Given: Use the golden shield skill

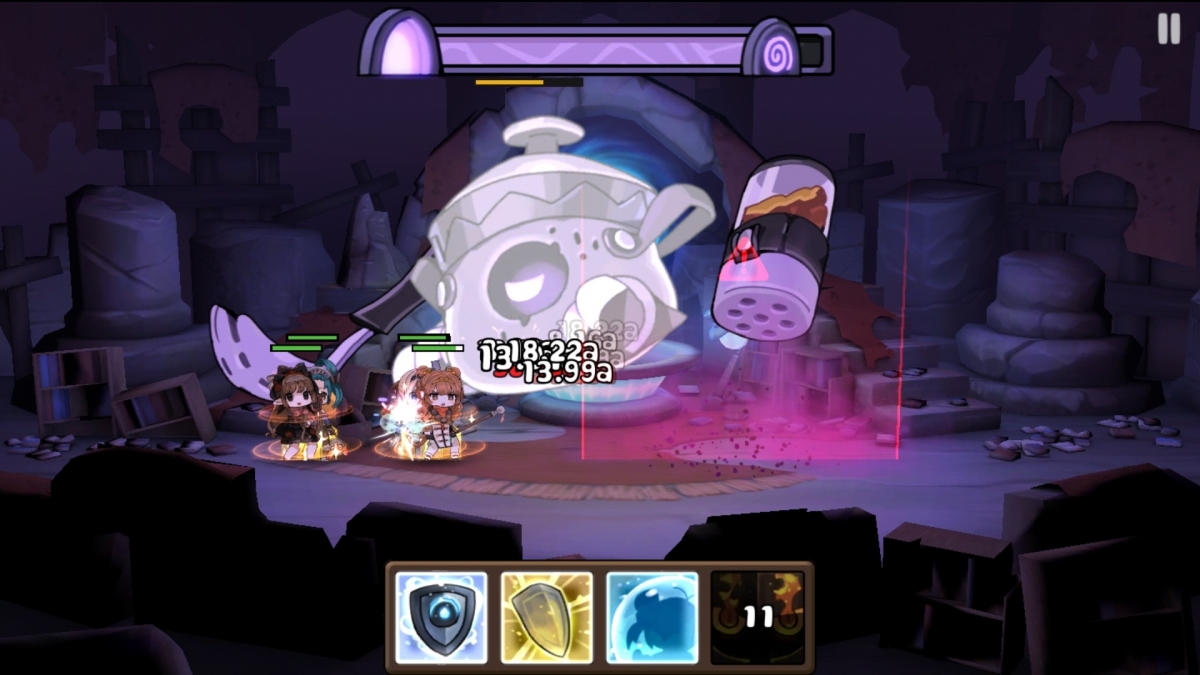Looking at the screenshot, I should pyautogui.click(x=547, y=617).
